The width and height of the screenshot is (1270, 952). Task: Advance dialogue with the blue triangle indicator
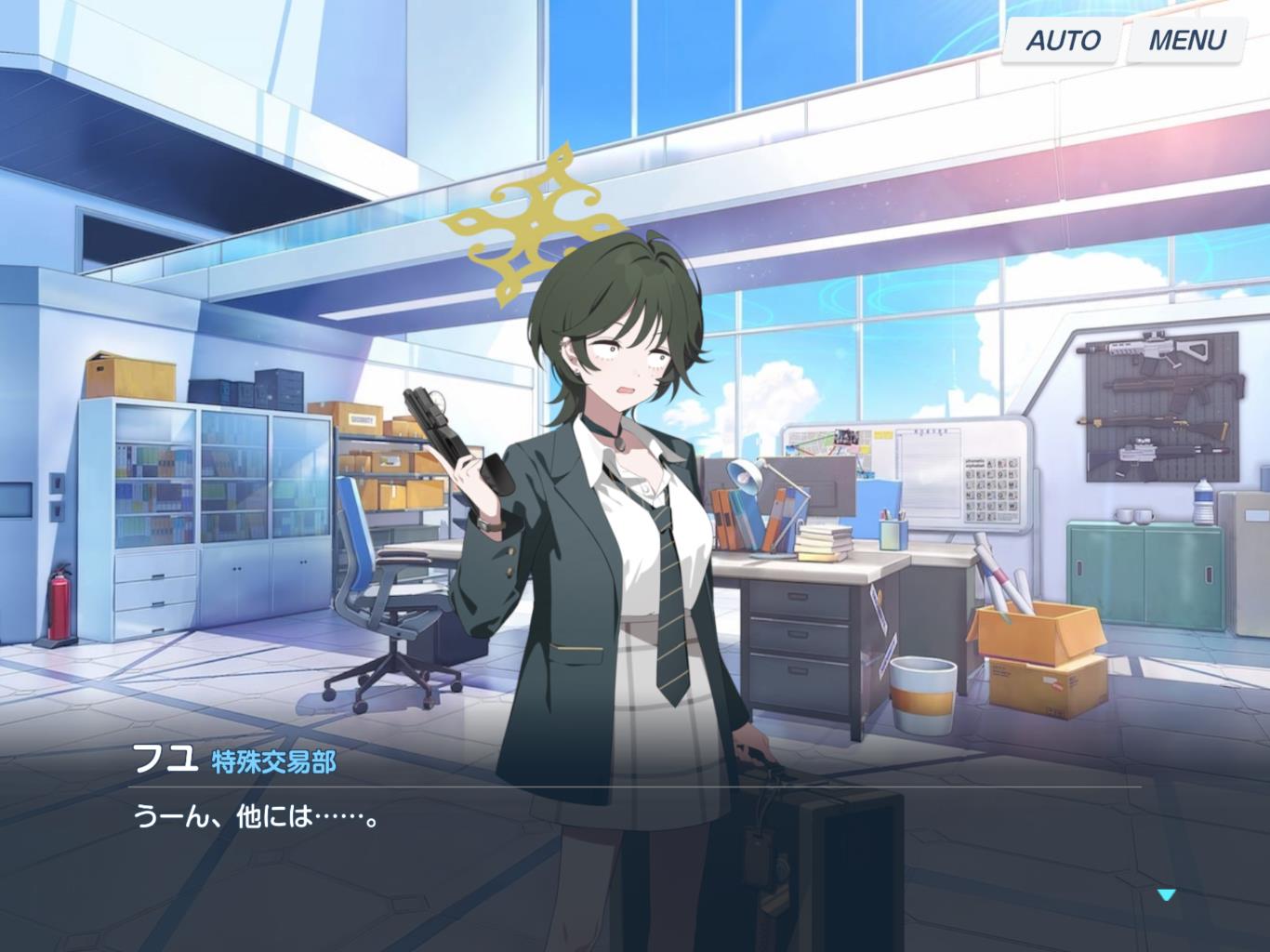(1167, 894)
